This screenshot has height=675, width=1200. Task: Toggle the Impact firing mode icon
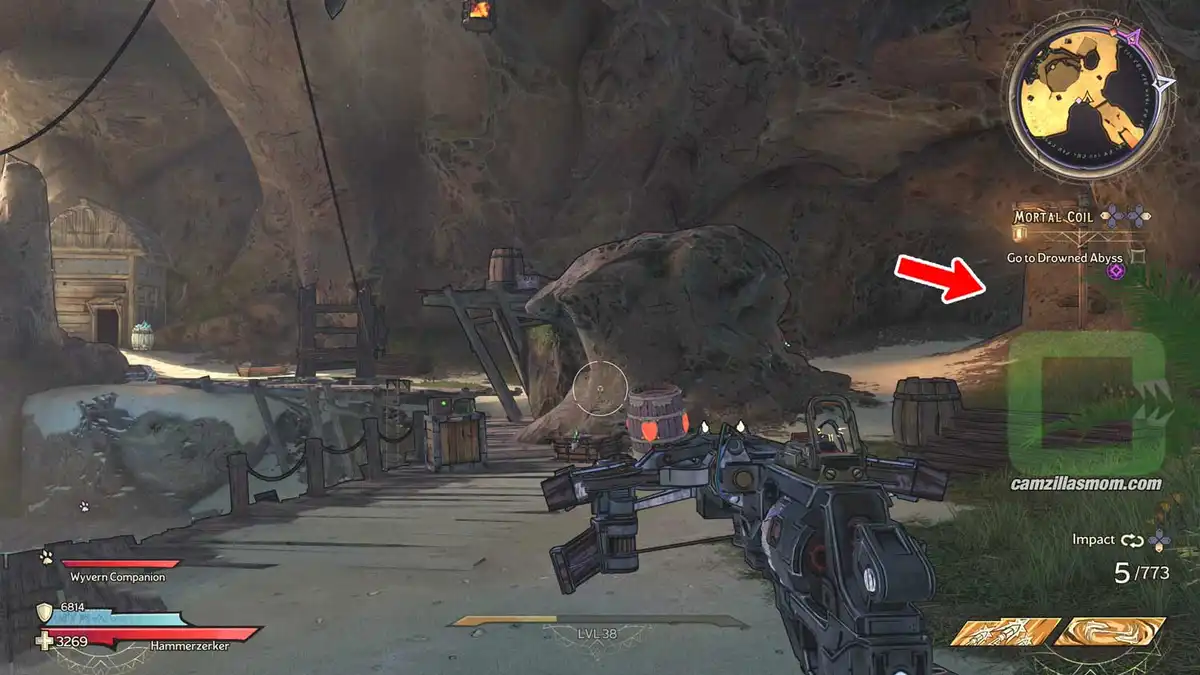tap(1132, 540)
